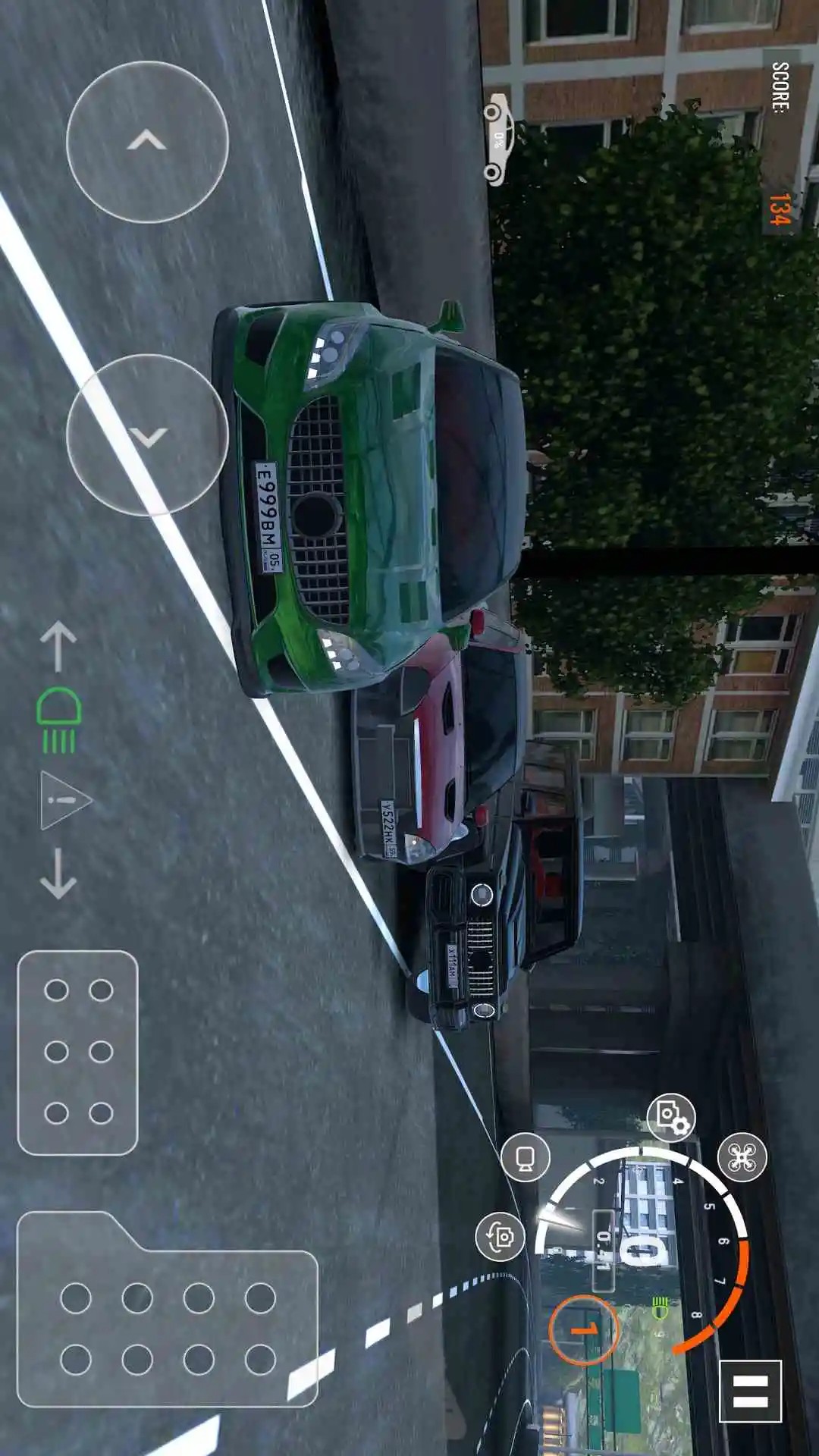The height and width of the screenshot is (1456, 819).
Task: Tap the round steering button with the upward chevron
Action: click(147, 142)
